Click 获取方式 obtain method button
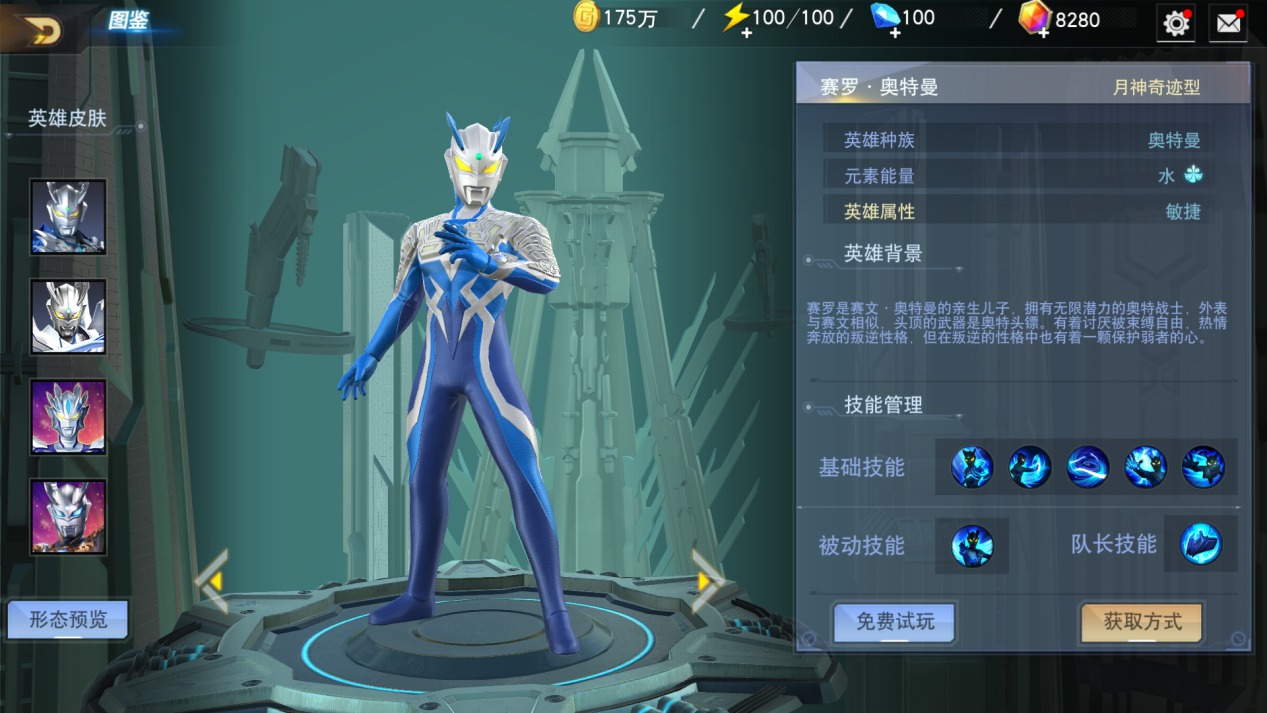 pyautogui.click(x=1142, y=622)
